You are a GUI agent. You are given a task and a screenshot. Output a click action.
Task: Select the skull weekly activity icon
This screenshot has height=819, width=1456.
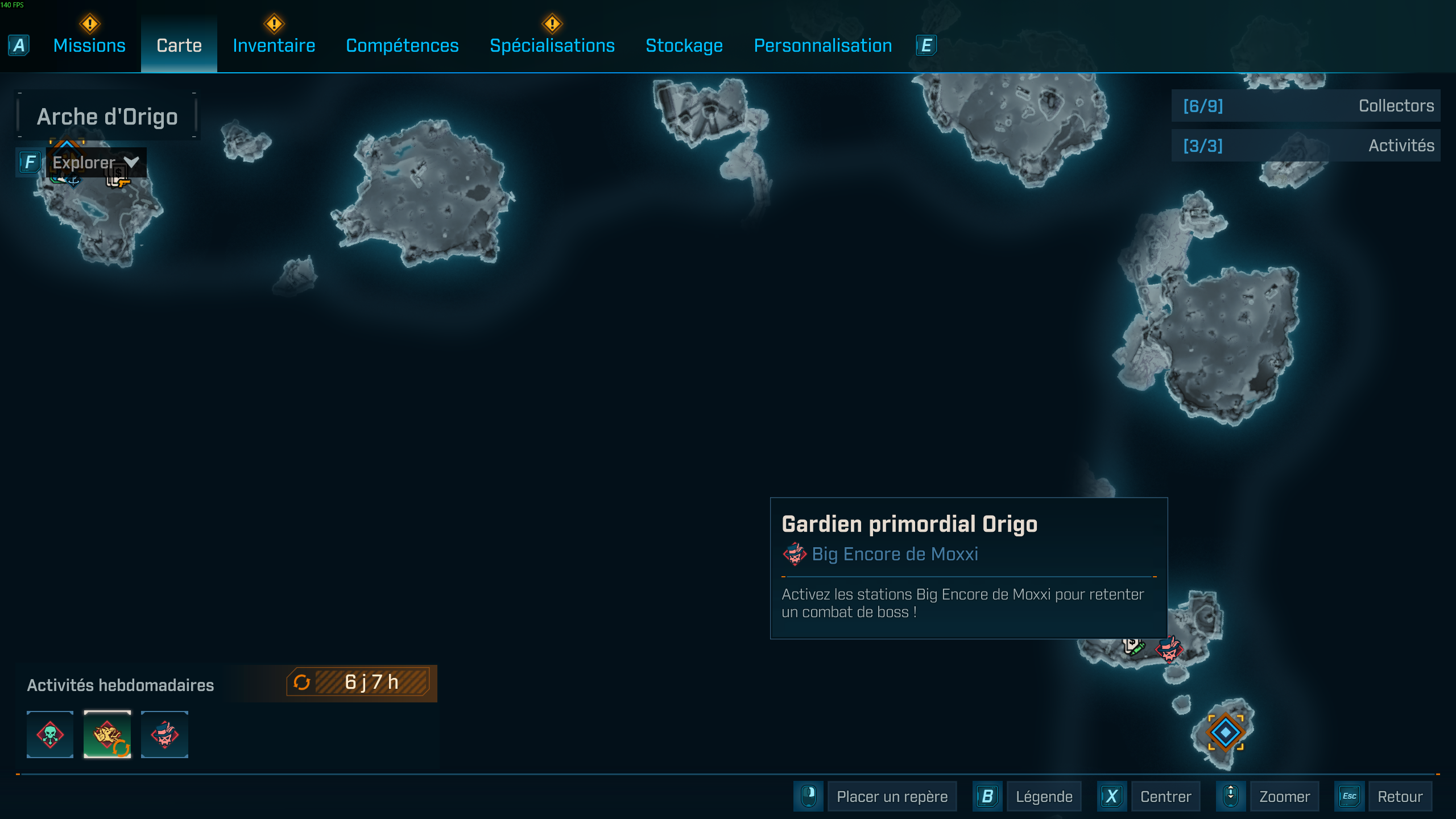[49, 735]
